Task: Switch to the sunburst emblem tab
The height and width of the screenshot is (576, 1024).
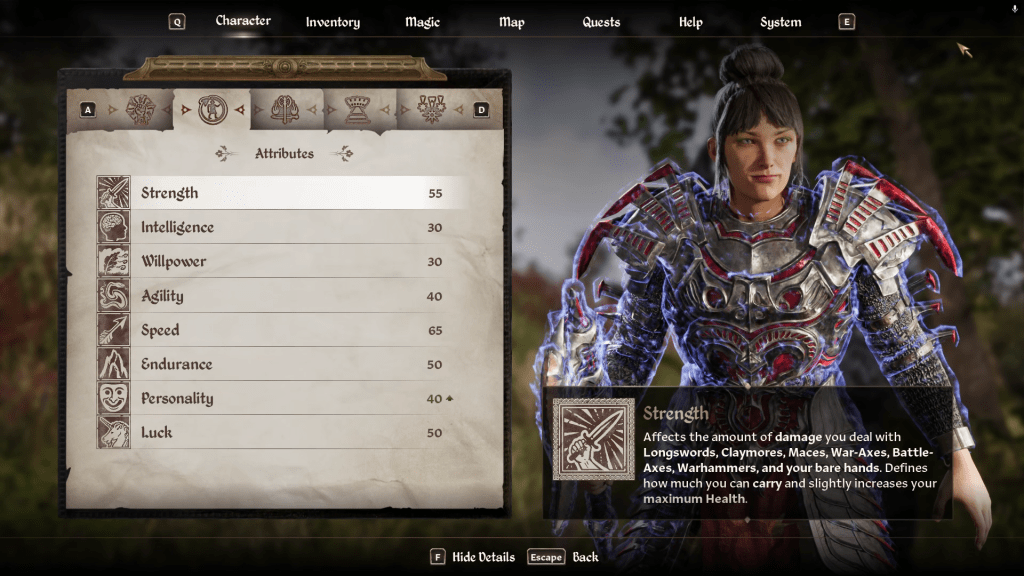Action: point(141,109)
